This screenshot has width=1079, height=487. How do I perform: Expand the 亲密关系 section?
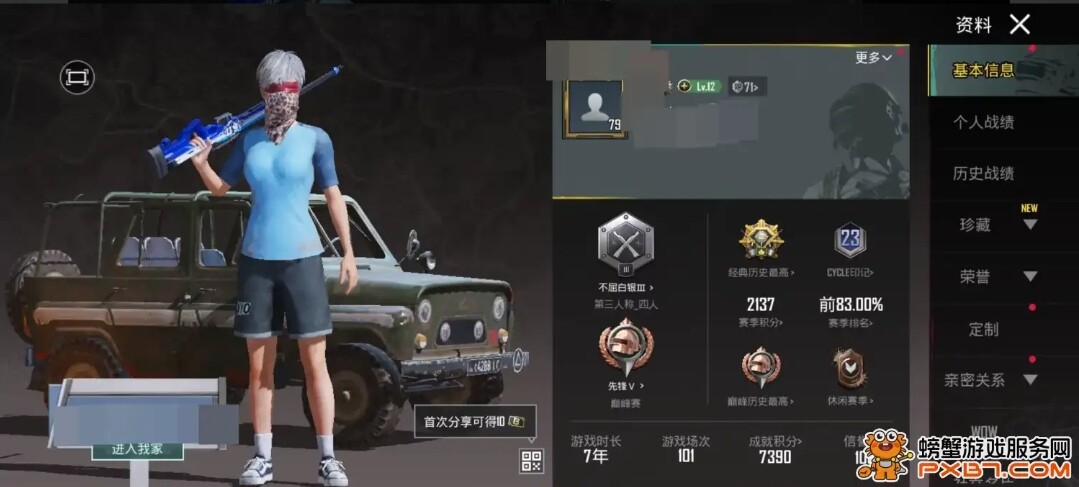990,380
